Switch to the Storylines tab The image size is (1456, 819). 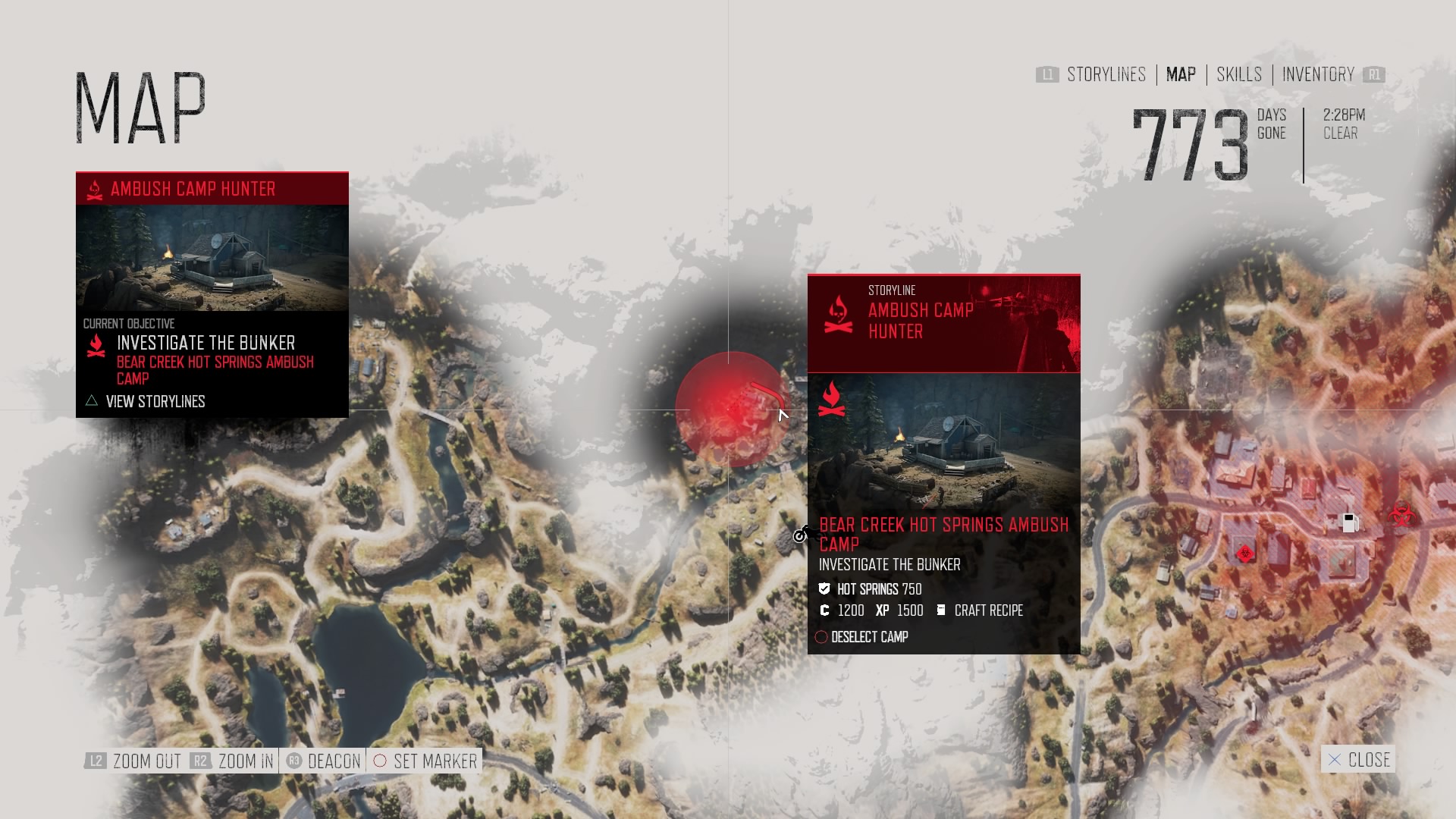[x=1106, y=74]
